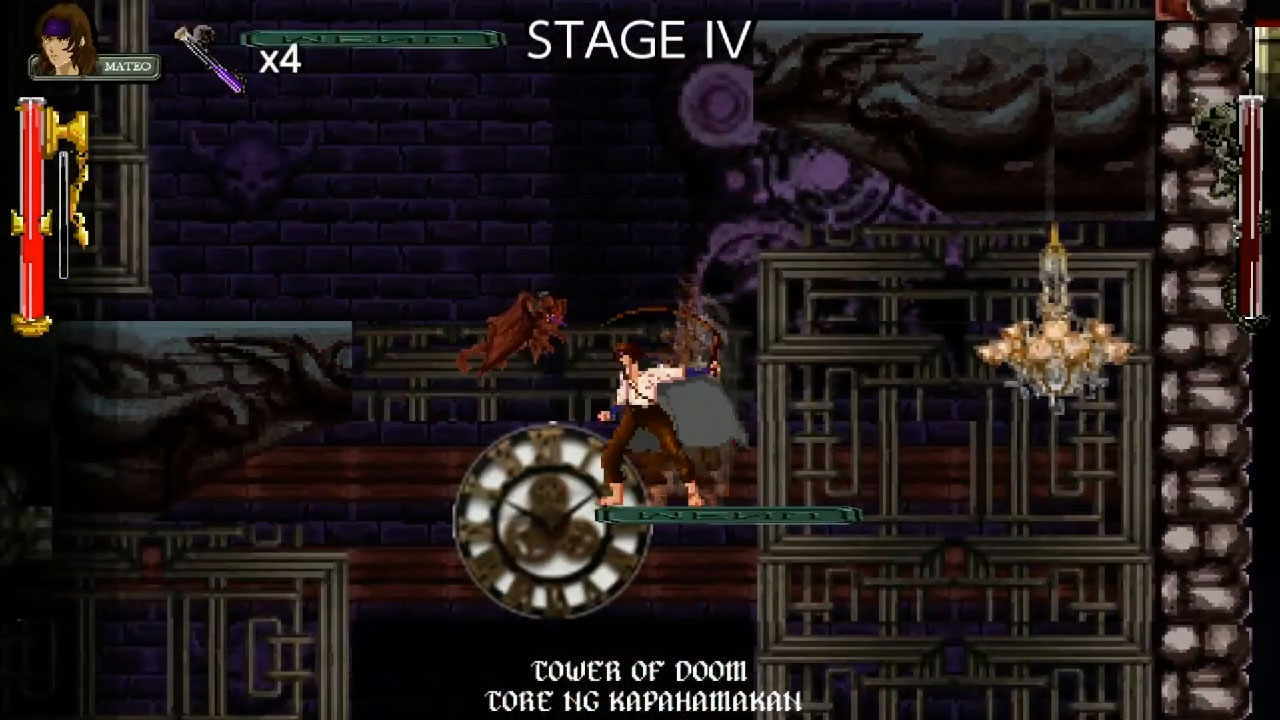
Task: Click the flying gargoyle enemy
Action: coord(515,330)
